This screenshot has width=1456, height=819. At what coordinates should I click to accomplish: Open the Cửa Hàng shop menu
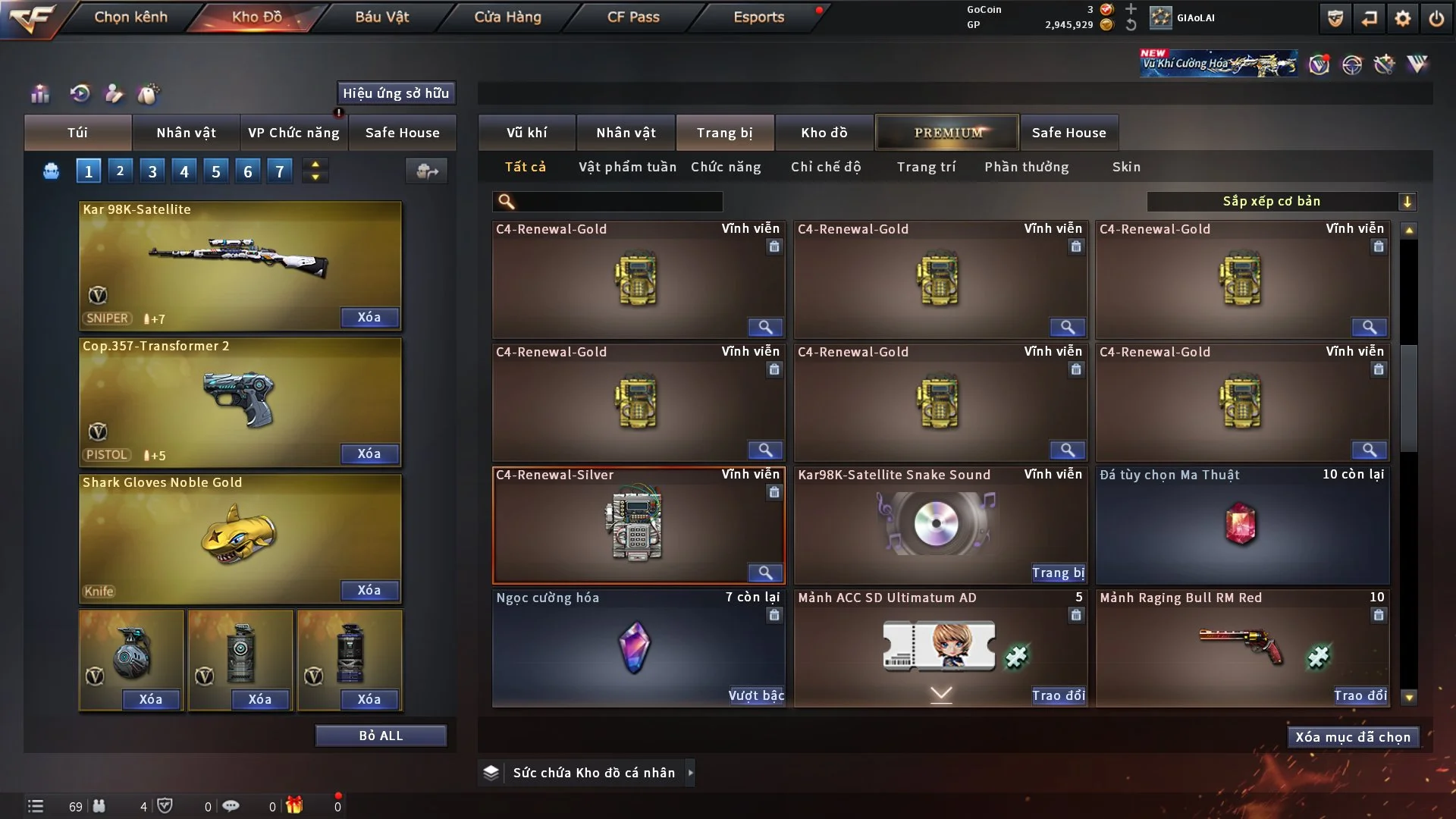click(x=507, y=17)
